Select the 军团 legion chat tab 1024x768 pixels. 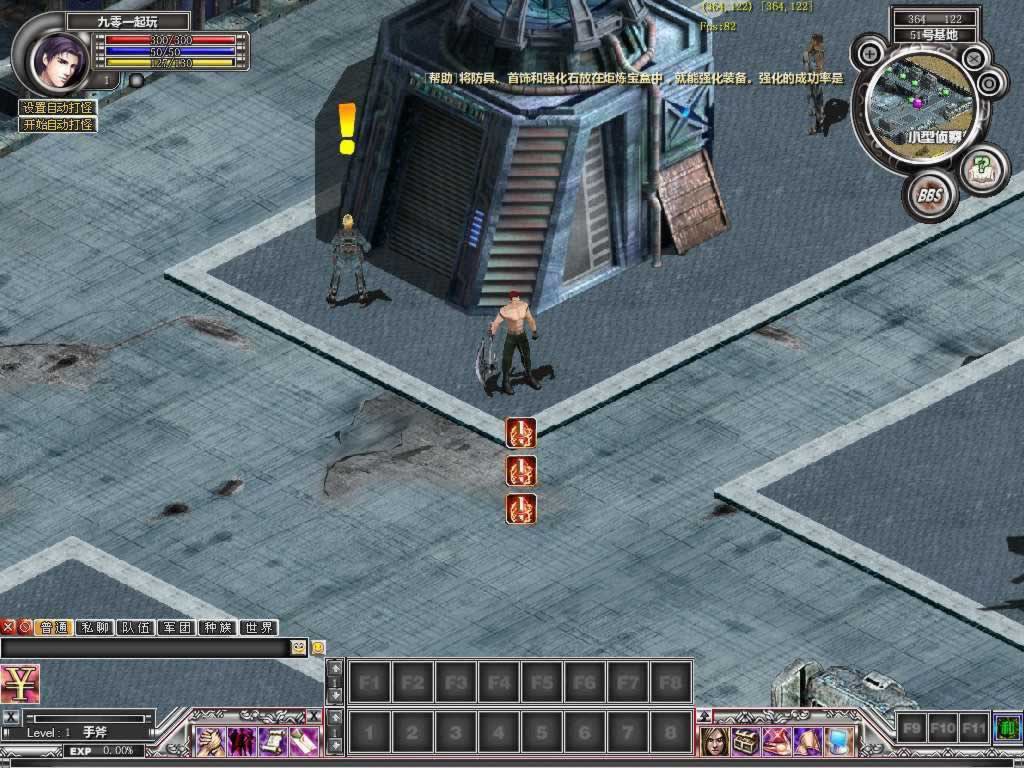[177, 628]
